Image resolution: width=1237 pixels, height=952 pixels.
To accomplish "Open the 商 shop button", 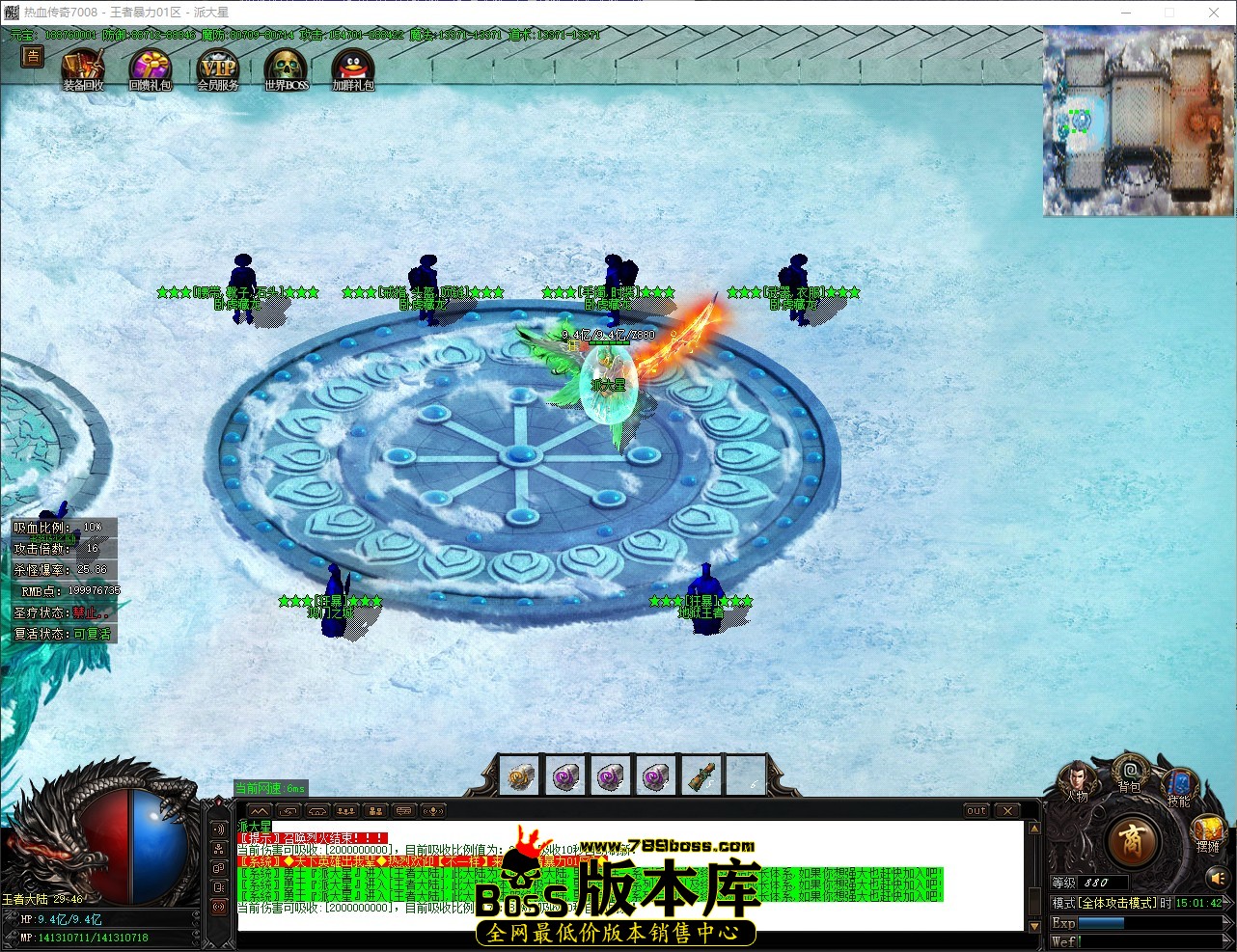I will tap(1135, 841).
